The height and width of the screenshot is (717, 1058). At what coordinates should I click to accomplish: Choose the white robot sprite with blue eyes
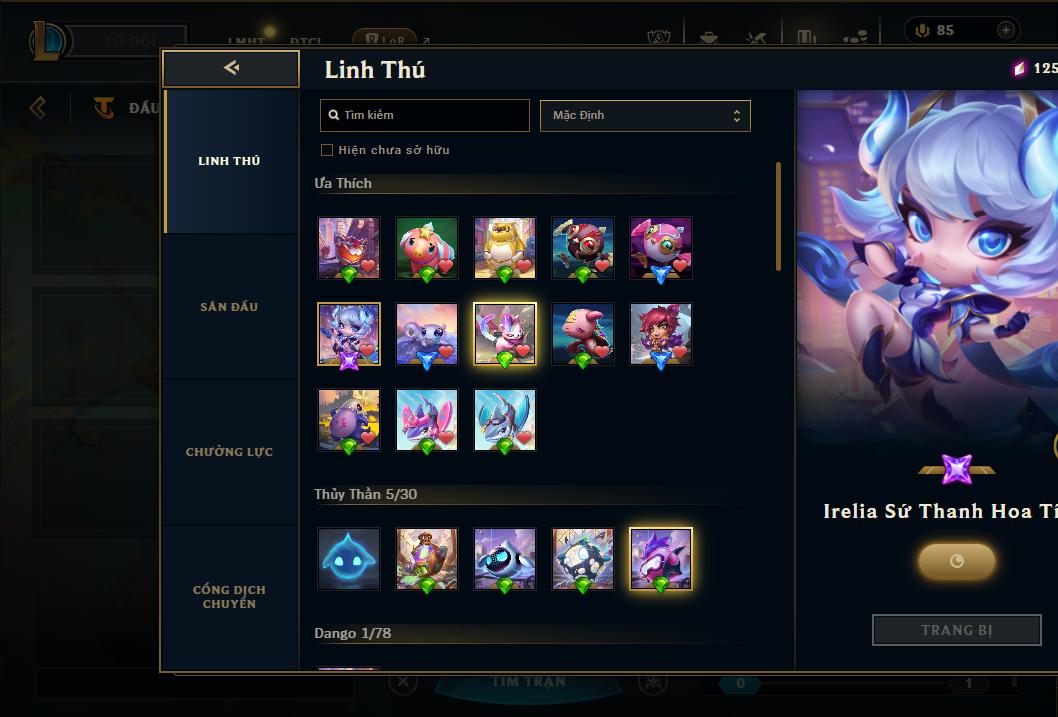(505, 558)
